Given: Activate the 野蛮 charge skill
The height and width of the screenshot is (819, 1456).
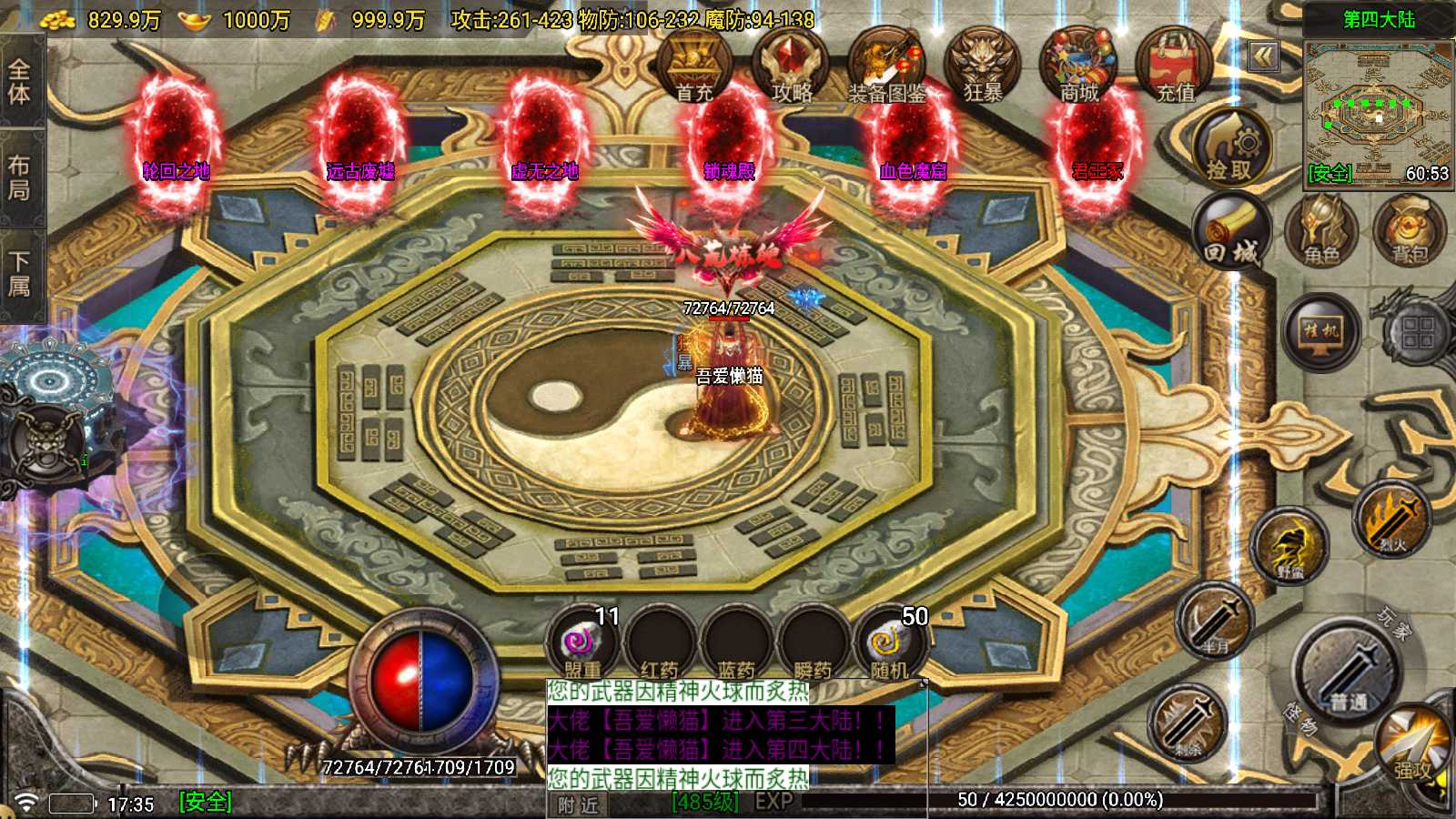Looking at the screenshot, I should coord(1290,548).
